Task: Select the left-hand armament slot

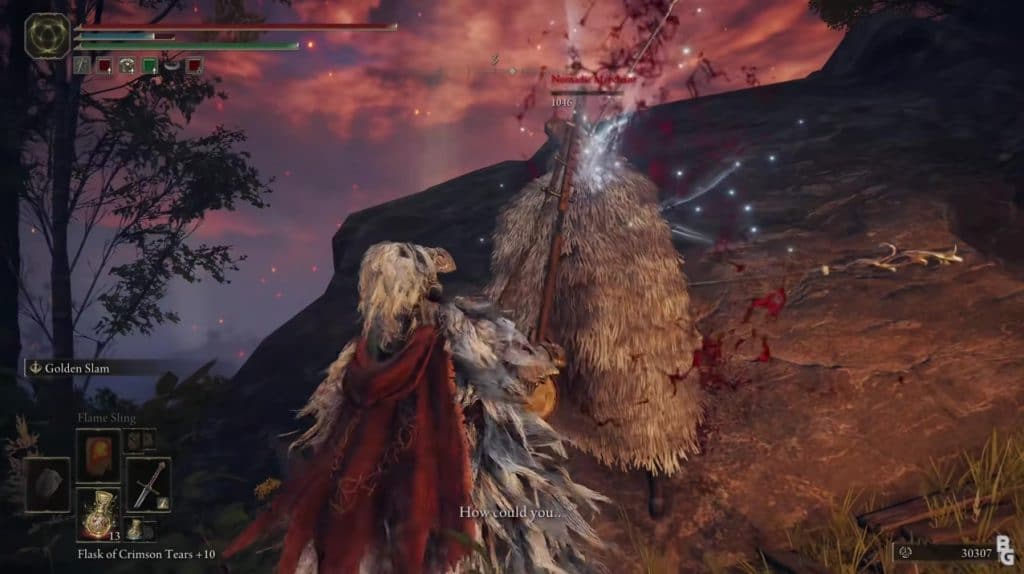Action: coord(47,484)
